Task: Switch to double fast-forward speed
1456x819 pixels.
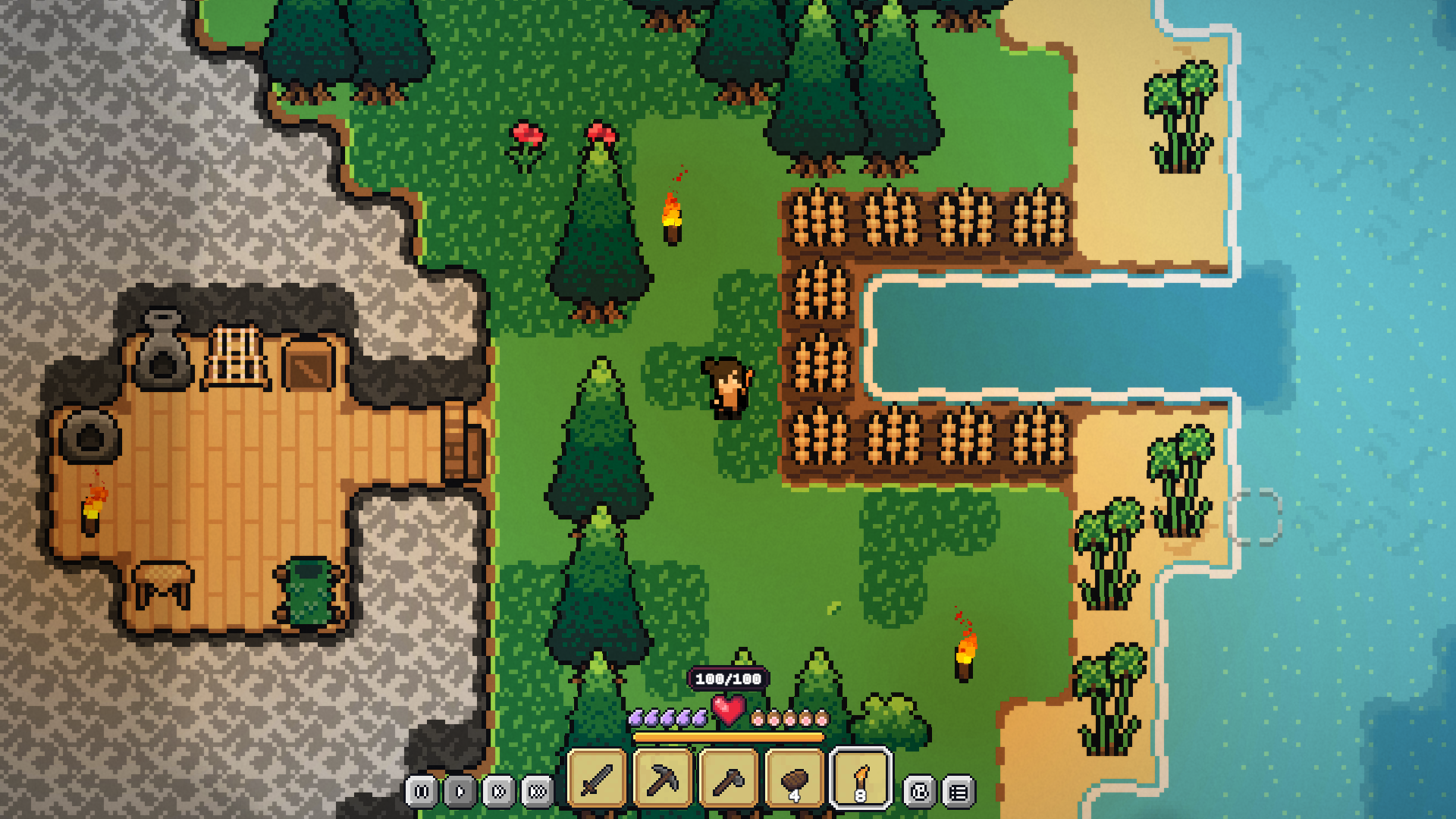Action: coord(499,792)
